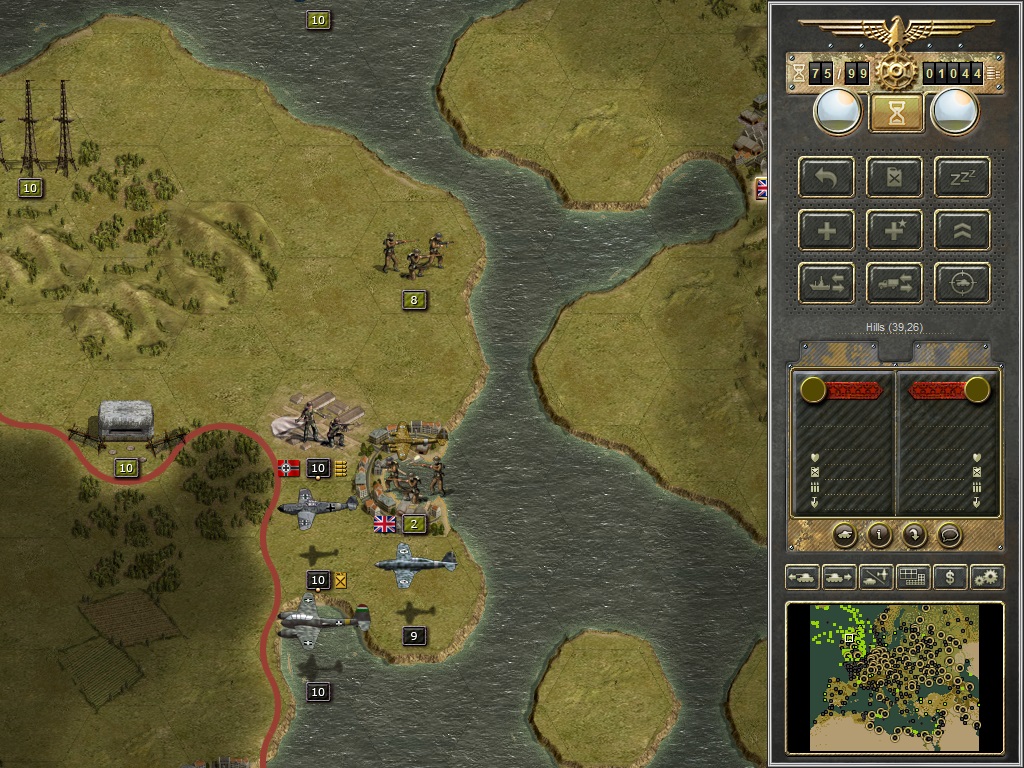Open the round tank icon button
This screenshot has width=1024, height=768.
tap(844, 535)
